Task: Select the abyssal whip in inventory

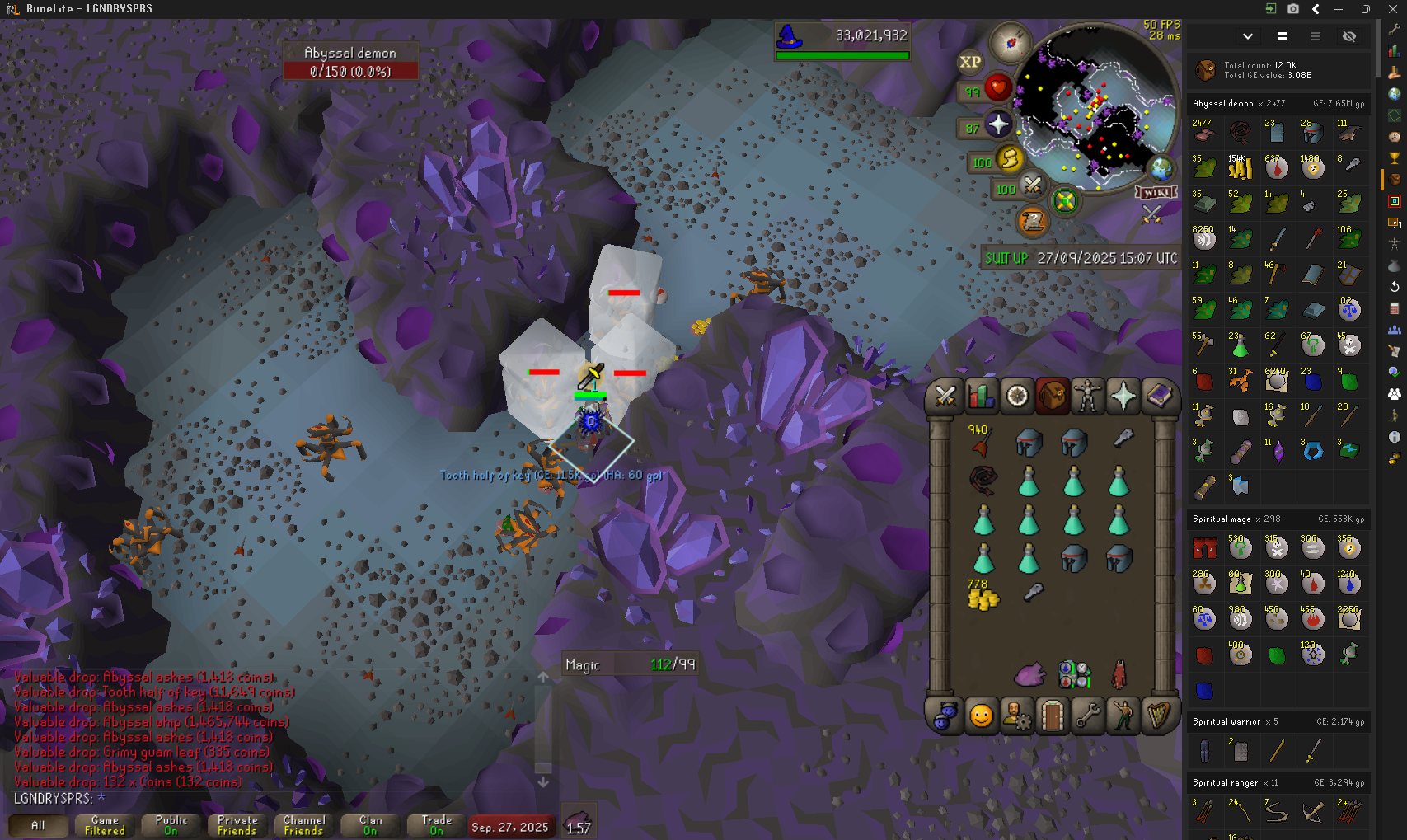Action: coord(983,479)
